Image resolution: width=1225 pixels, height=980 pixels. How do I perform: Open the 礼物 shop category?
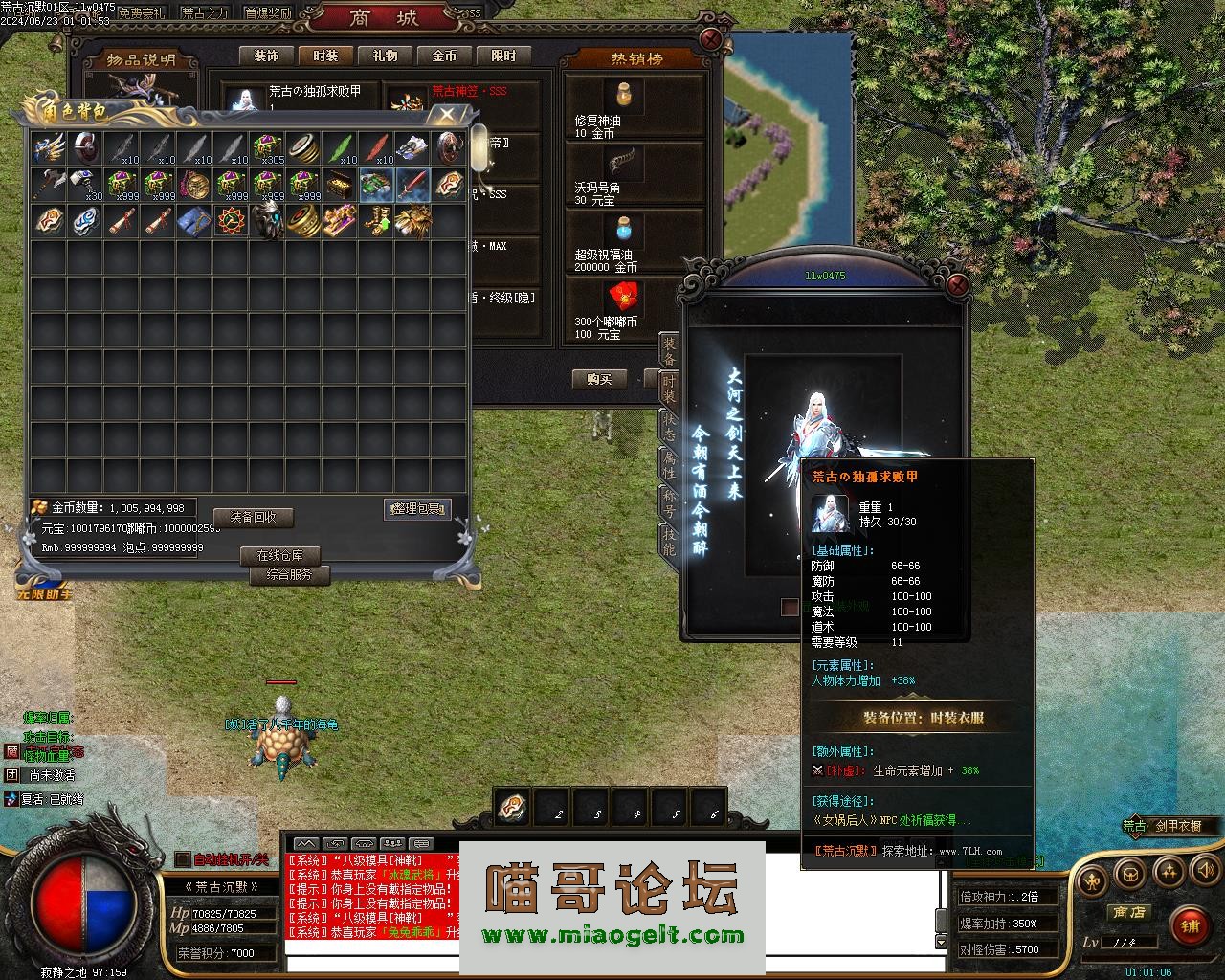click(385, 56)
